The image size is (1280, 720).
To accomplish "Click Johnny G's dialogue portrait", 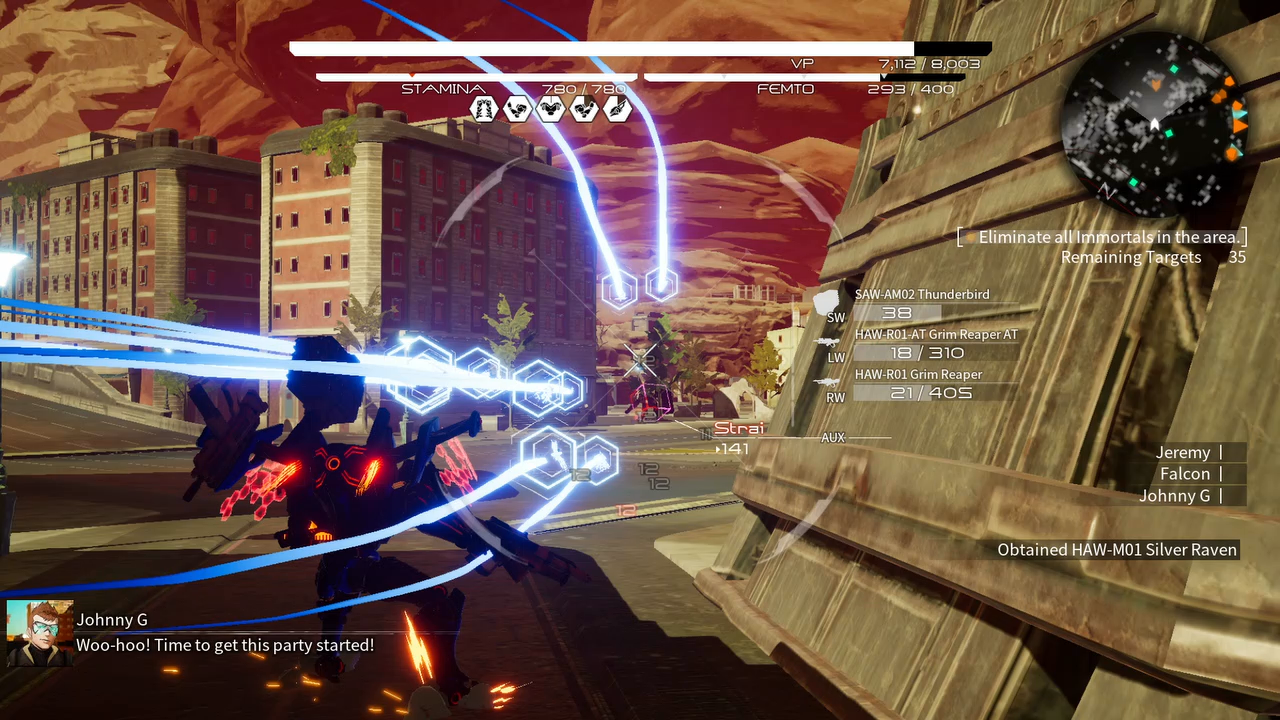I will [x=40, y=633].
